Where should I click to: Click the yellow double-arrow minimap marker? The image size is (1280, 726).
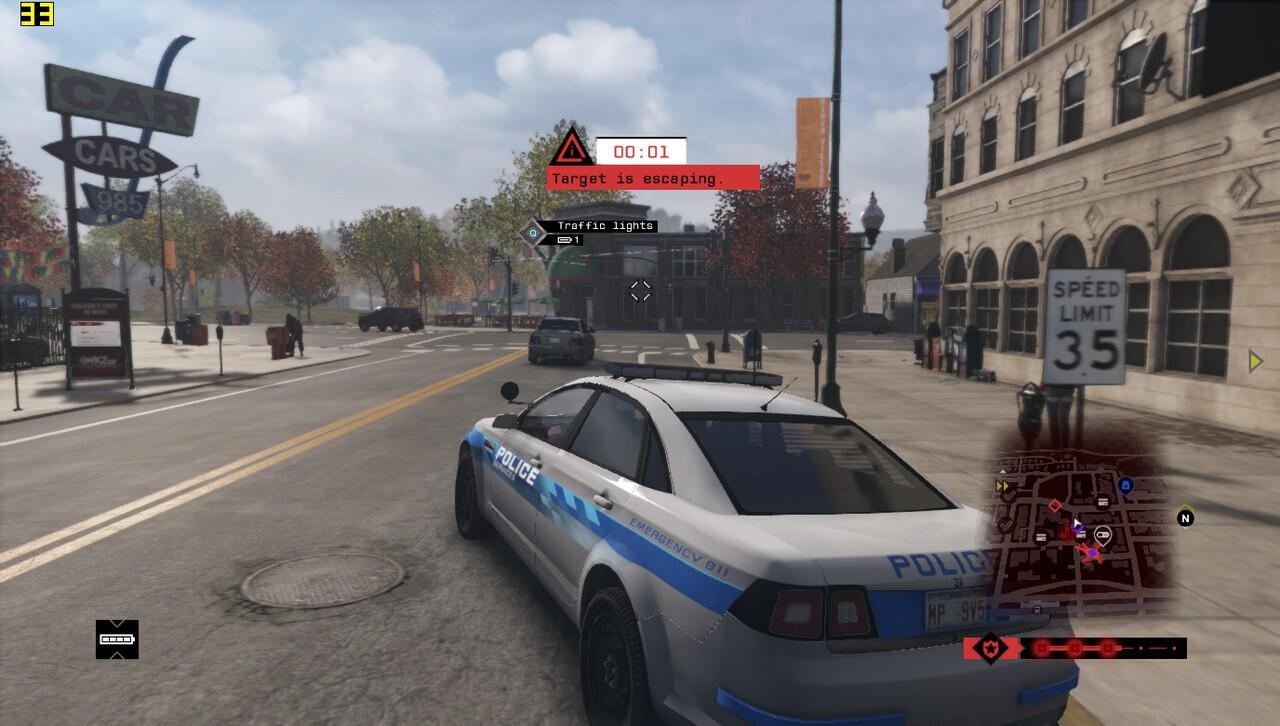(x=1002, y=487)
